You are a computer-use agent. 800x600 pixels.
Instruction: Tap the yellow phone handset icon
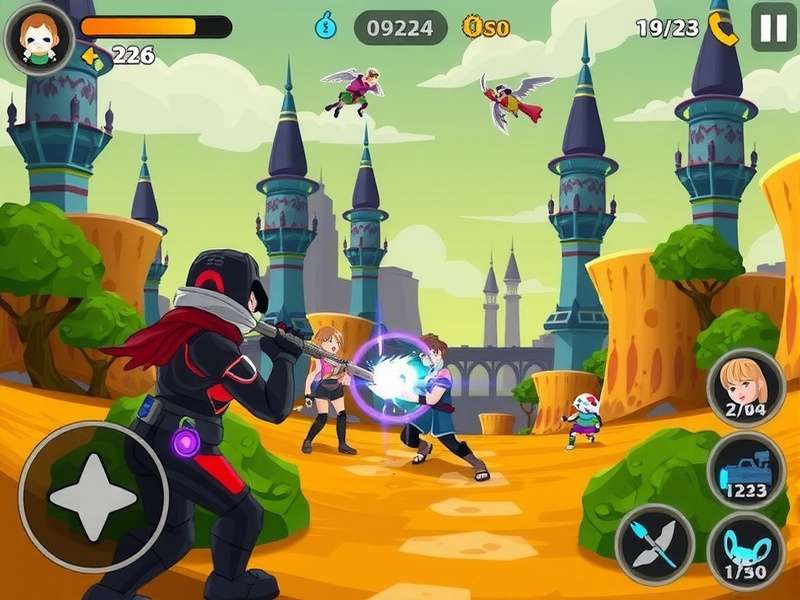click(722, 29)
